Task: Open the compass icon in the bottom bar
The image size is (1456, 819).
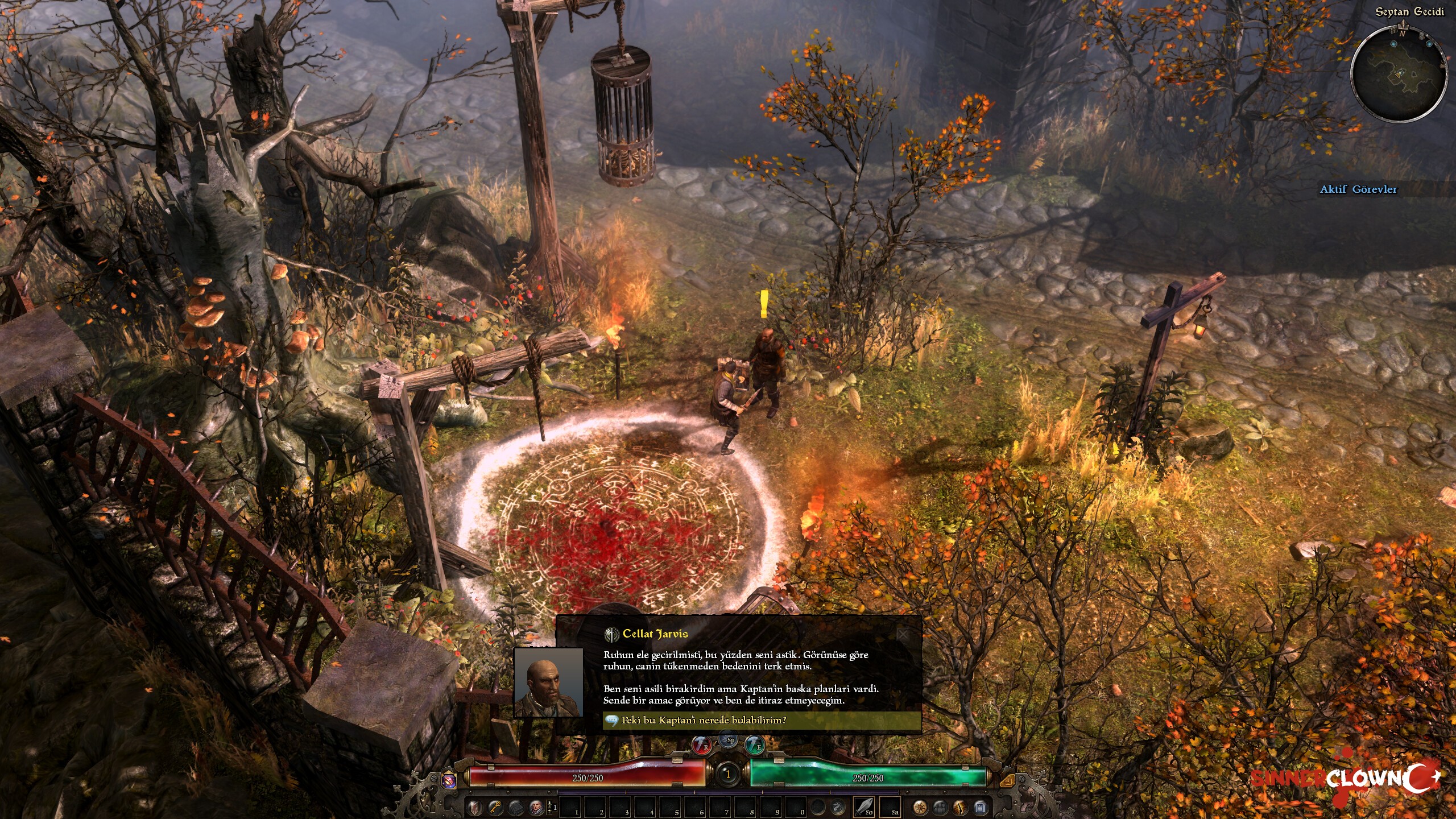Action: pos(920,807)
